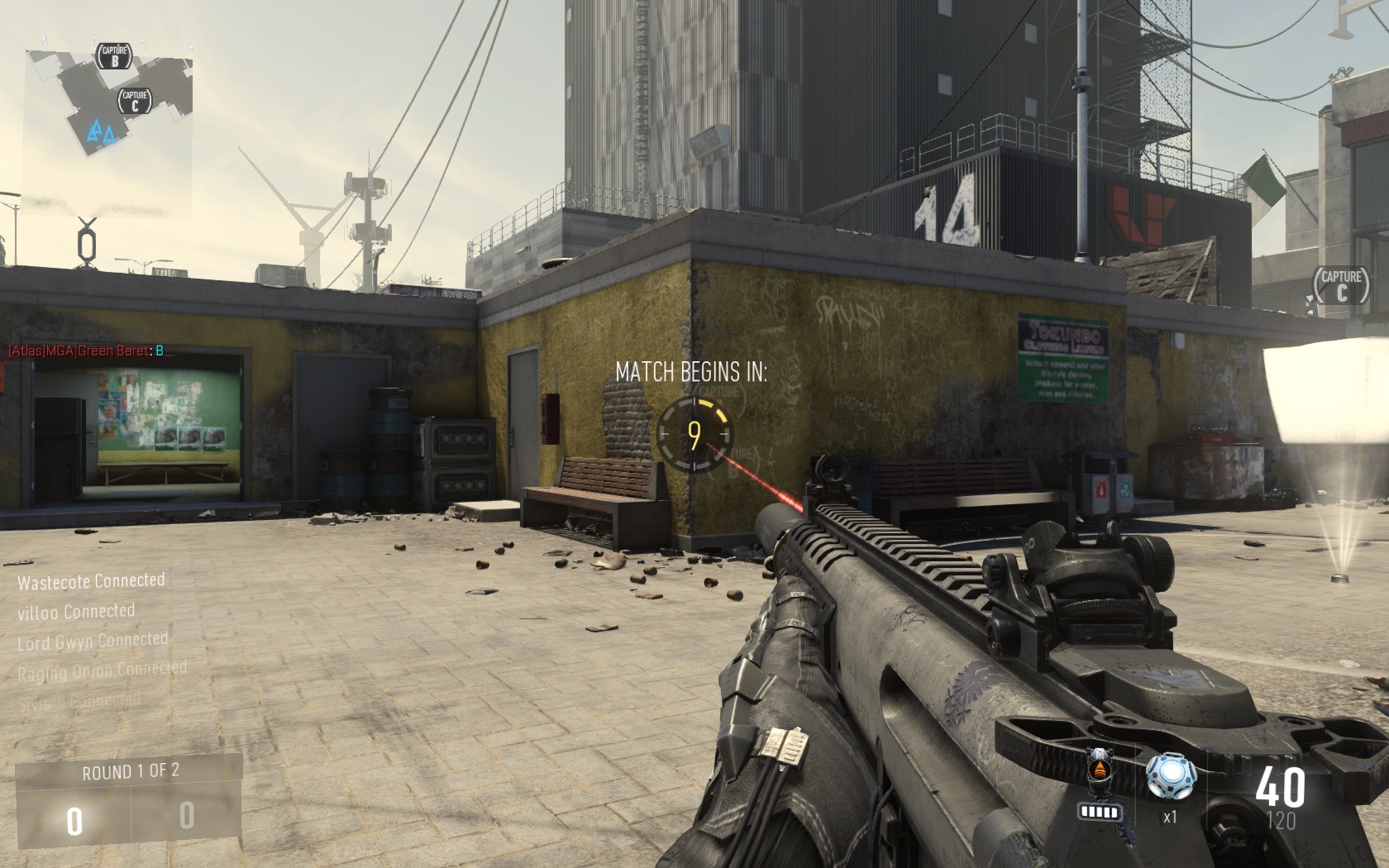
Task: Click the left team score of 0
Action: click(x=74, y=822)
